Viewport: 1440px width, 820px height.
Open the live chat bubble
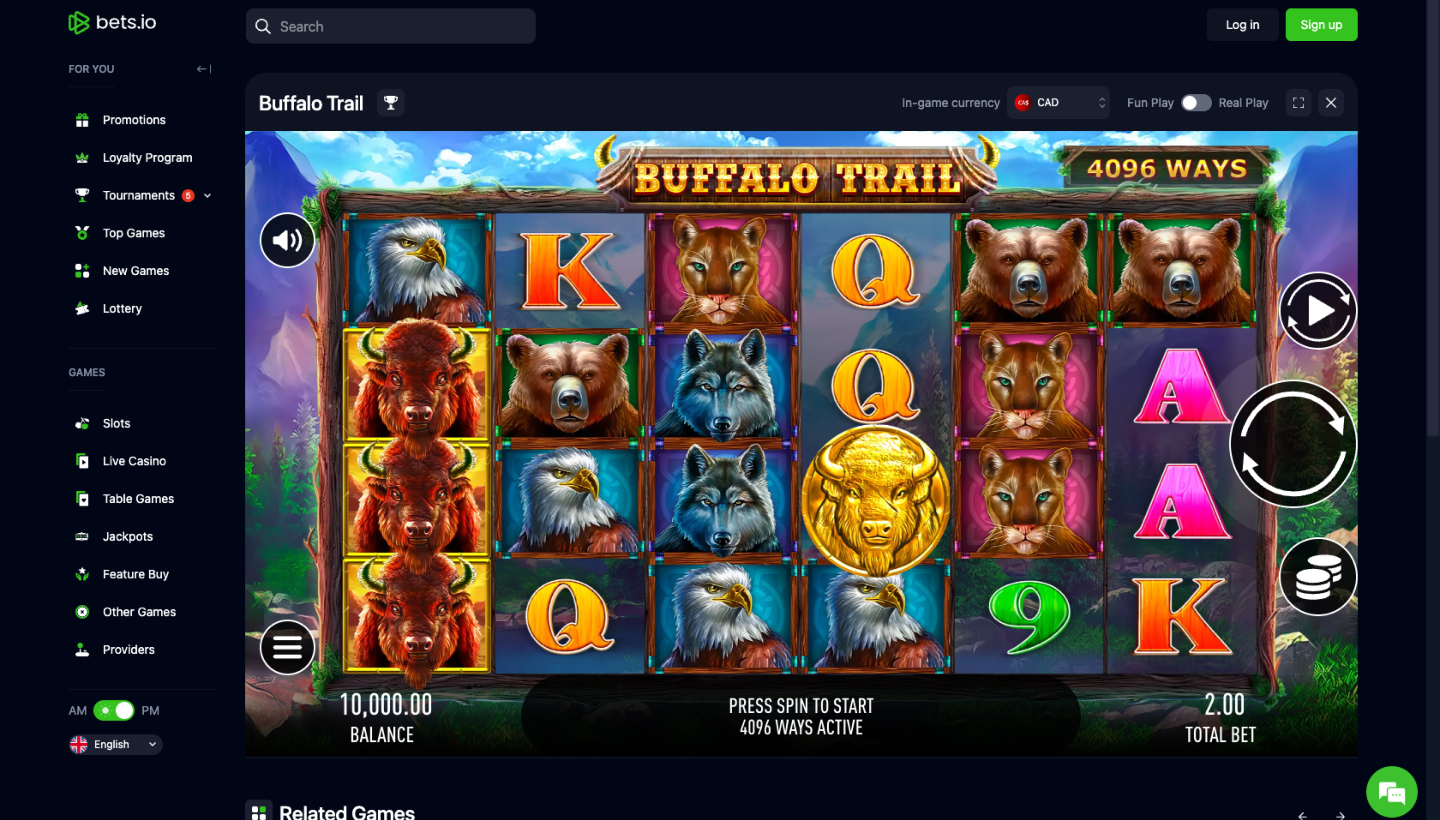pos(1392,791)
